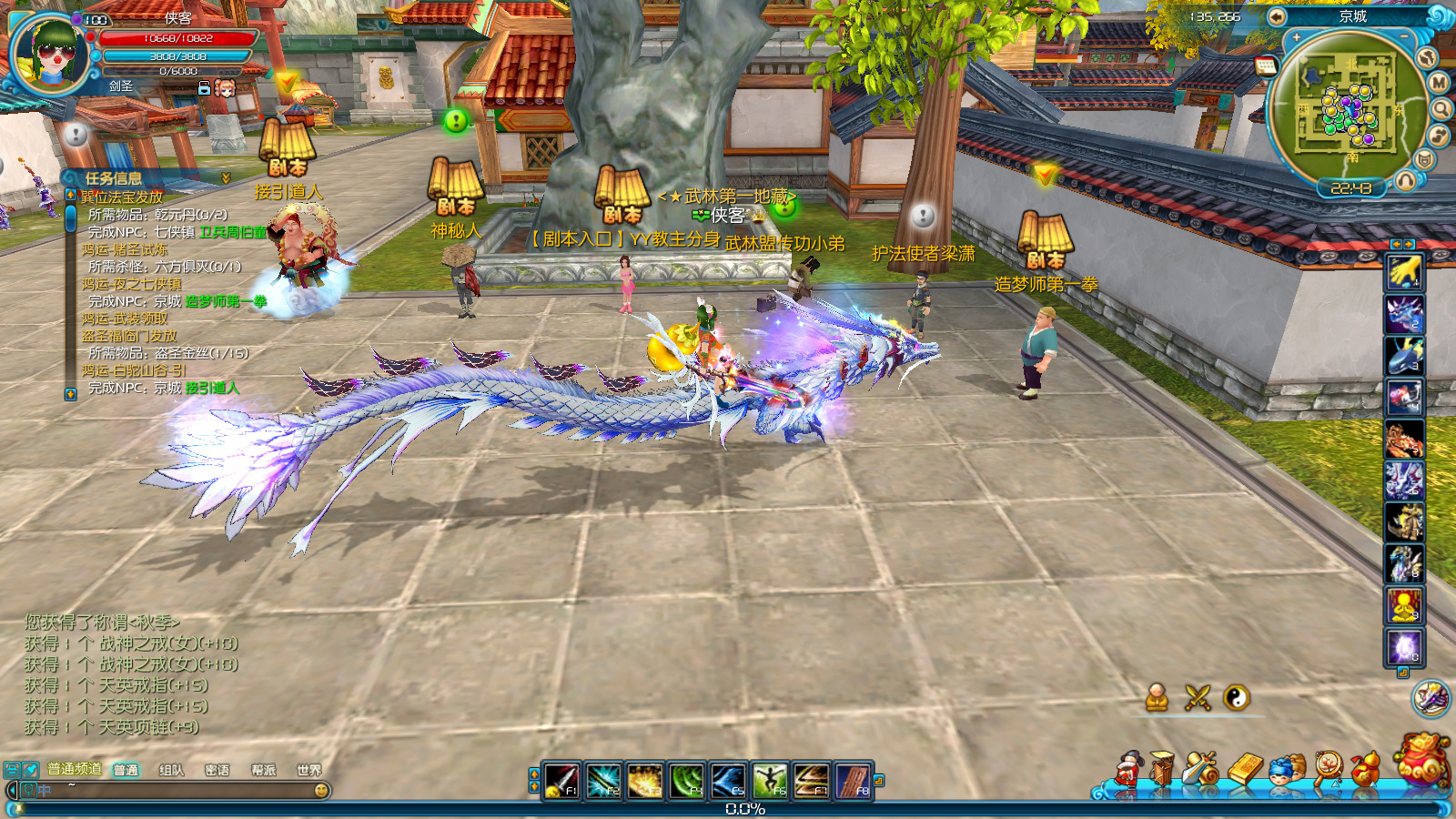
Task: Click the minimap zoom-in plus button
Action: [1297, 37]
